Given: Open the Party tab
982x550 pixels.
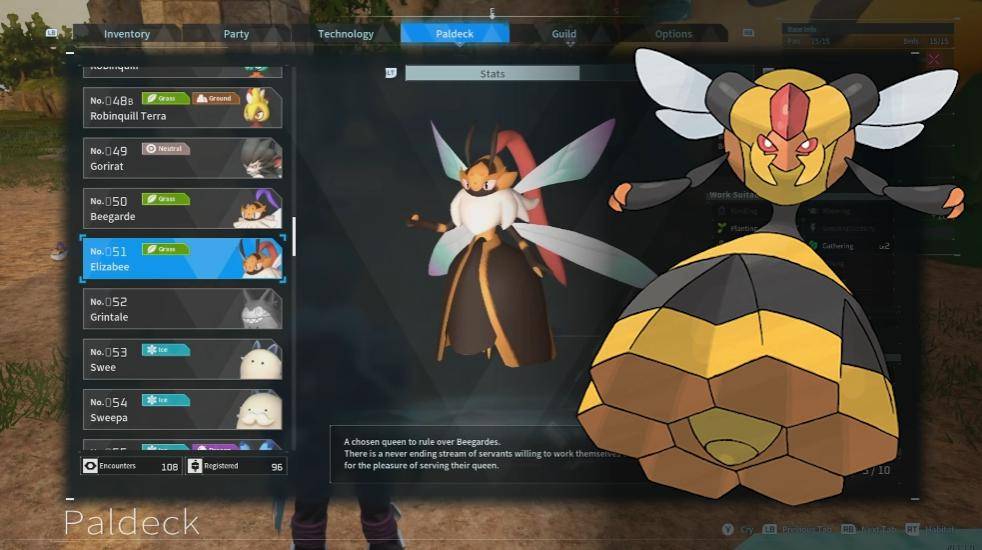Looking at the screenshot, I should pyautogui.click(x=236, y=34).
